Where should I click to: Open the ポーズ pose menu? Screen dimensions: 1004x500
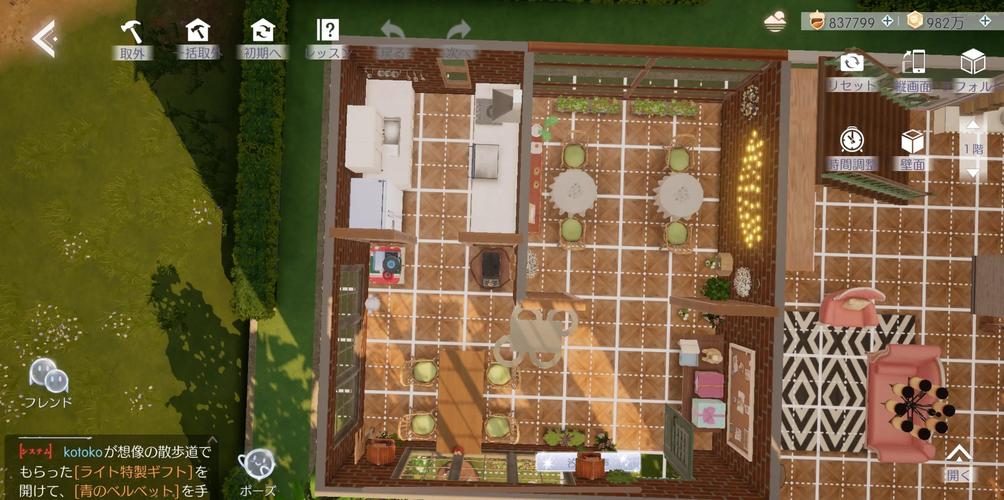[x=256, y=471]
